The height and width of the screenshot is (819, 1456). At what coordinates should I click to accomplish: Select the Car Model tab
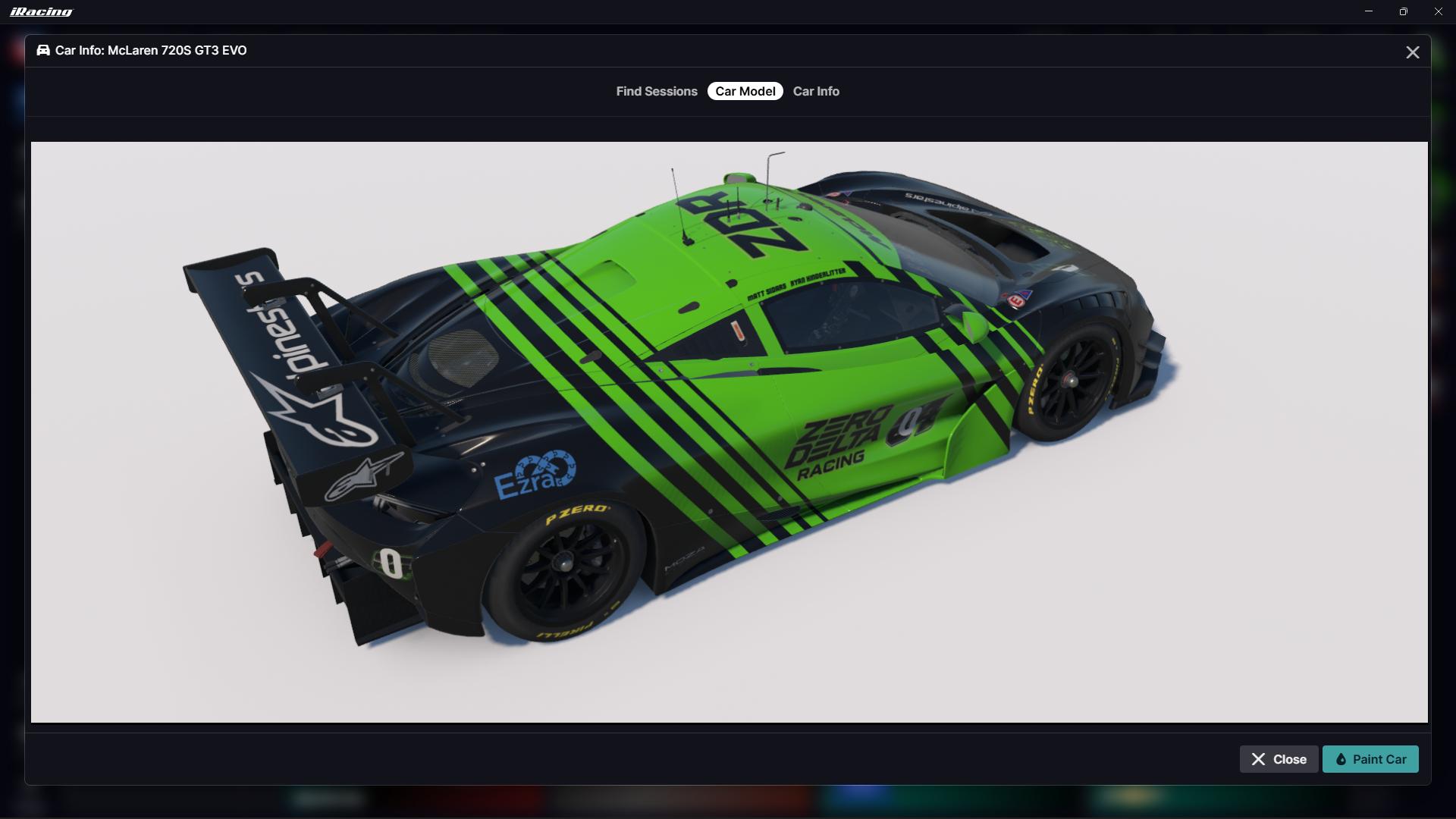coord(745,91)
